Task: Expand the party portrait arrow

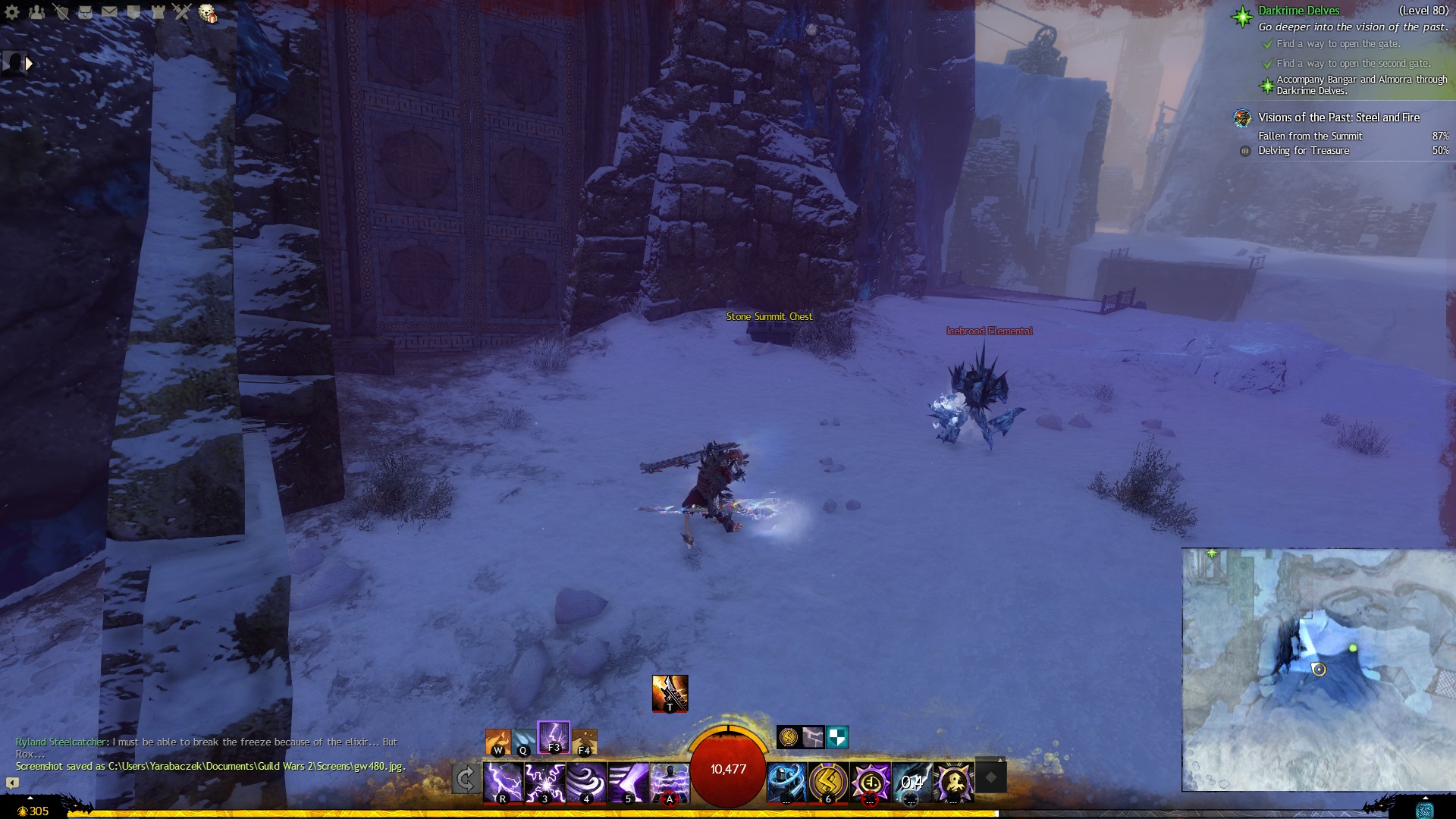Action: pos(29,64)
